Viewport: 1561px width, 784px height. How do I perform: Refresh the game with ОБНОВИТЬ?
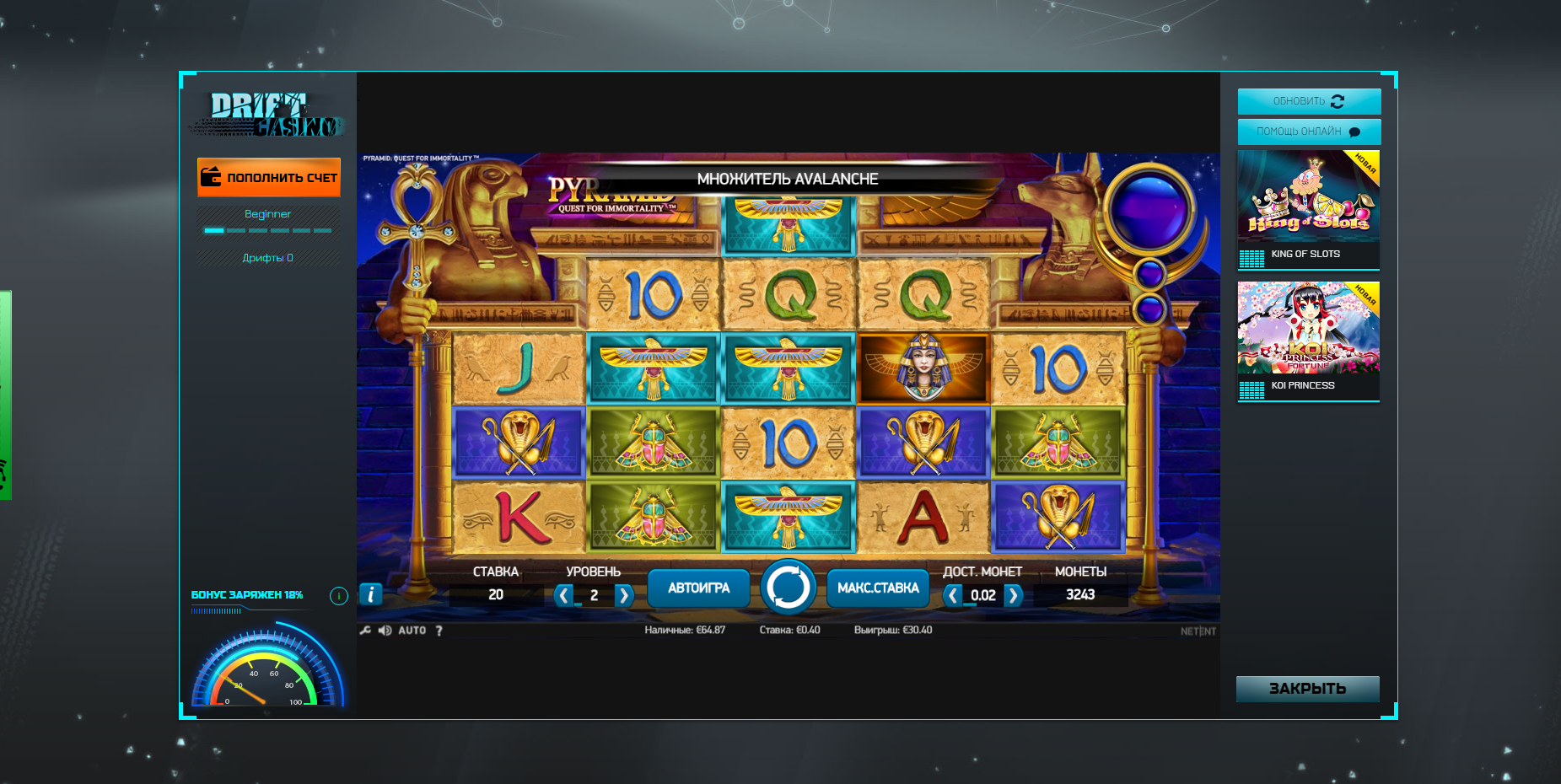1309,101
